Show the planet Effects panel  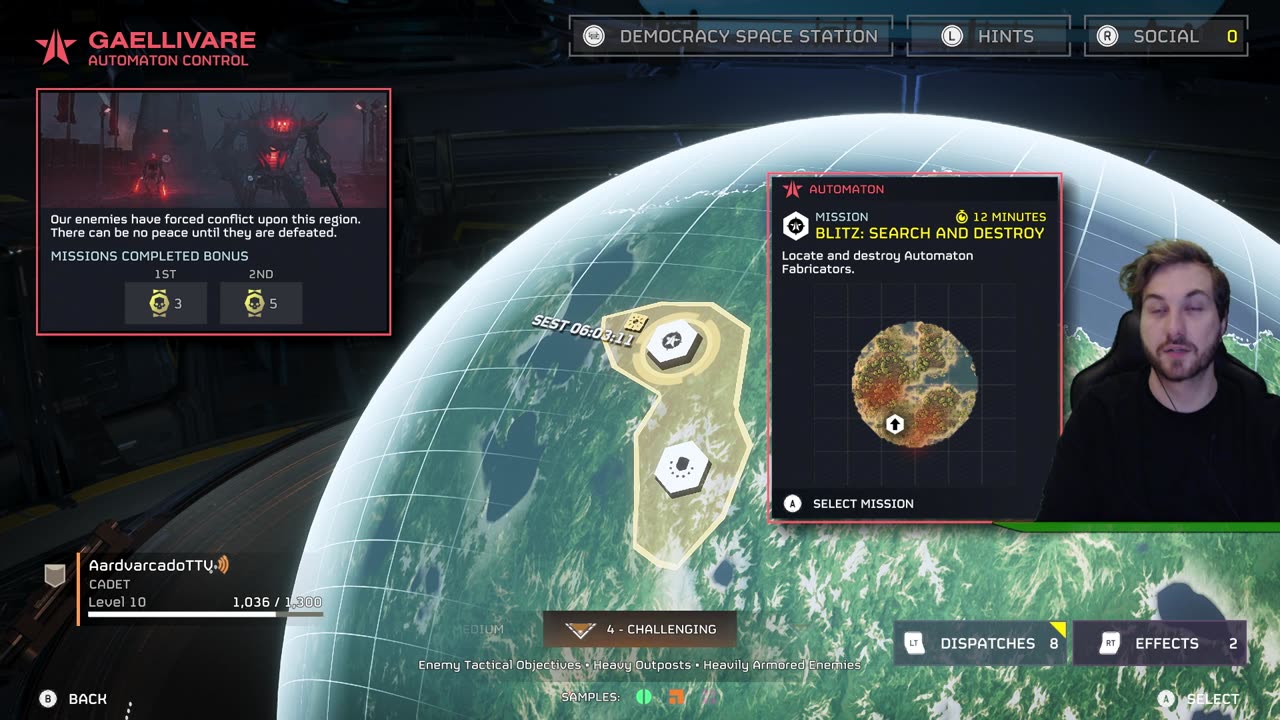(x=1159, y=643)
